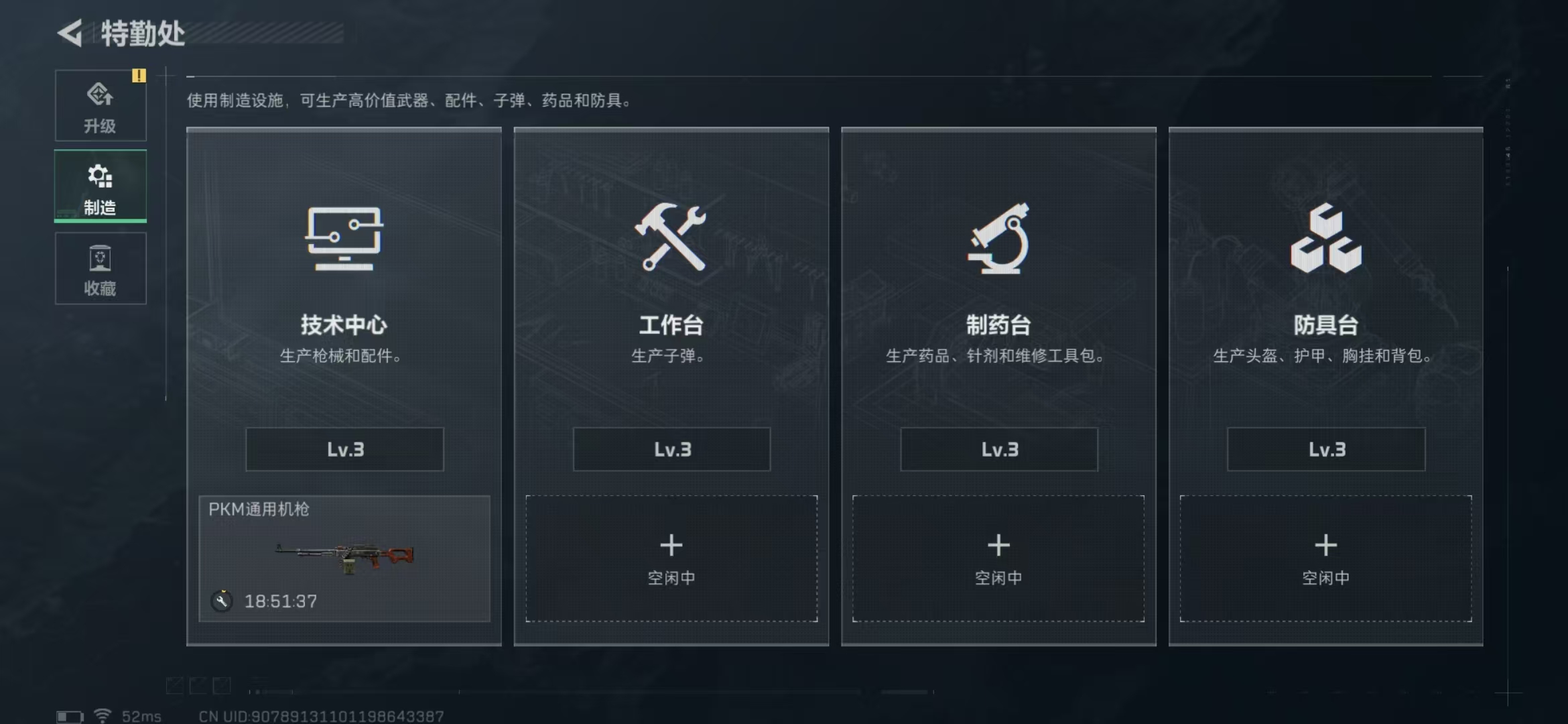The width and height of the screenshot is (1568, 724).
Task: Open the 工作台 empty crafting slot
Action: coord(671,558)
